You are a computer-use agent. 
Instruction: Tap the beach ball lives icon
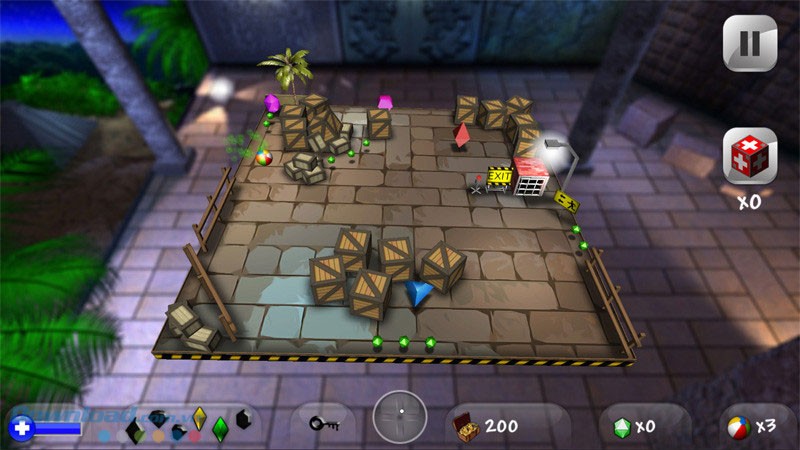point(739,427)
